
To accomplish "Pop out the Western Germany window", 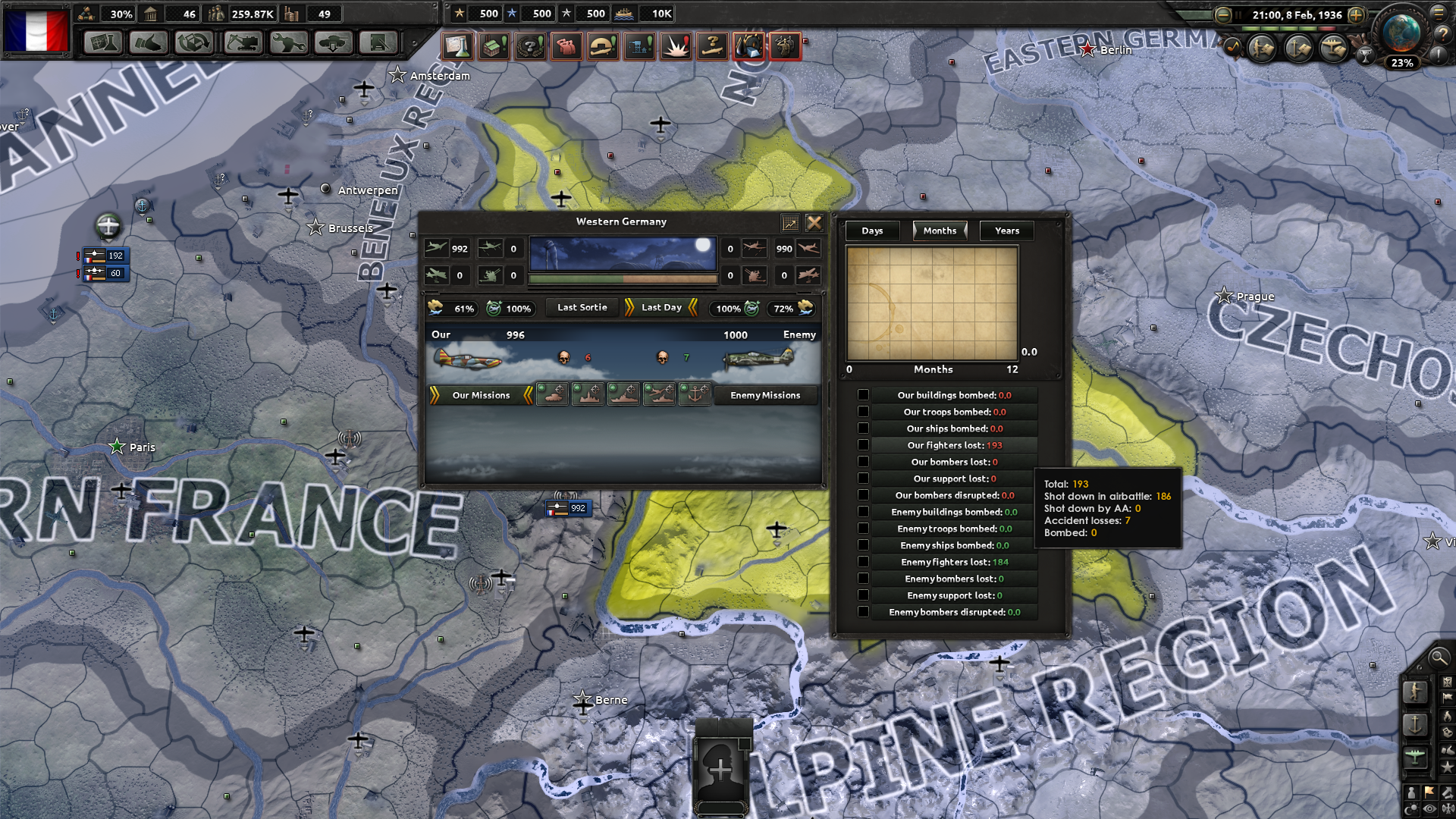I will pyautogui.click(x=791, y=223).
